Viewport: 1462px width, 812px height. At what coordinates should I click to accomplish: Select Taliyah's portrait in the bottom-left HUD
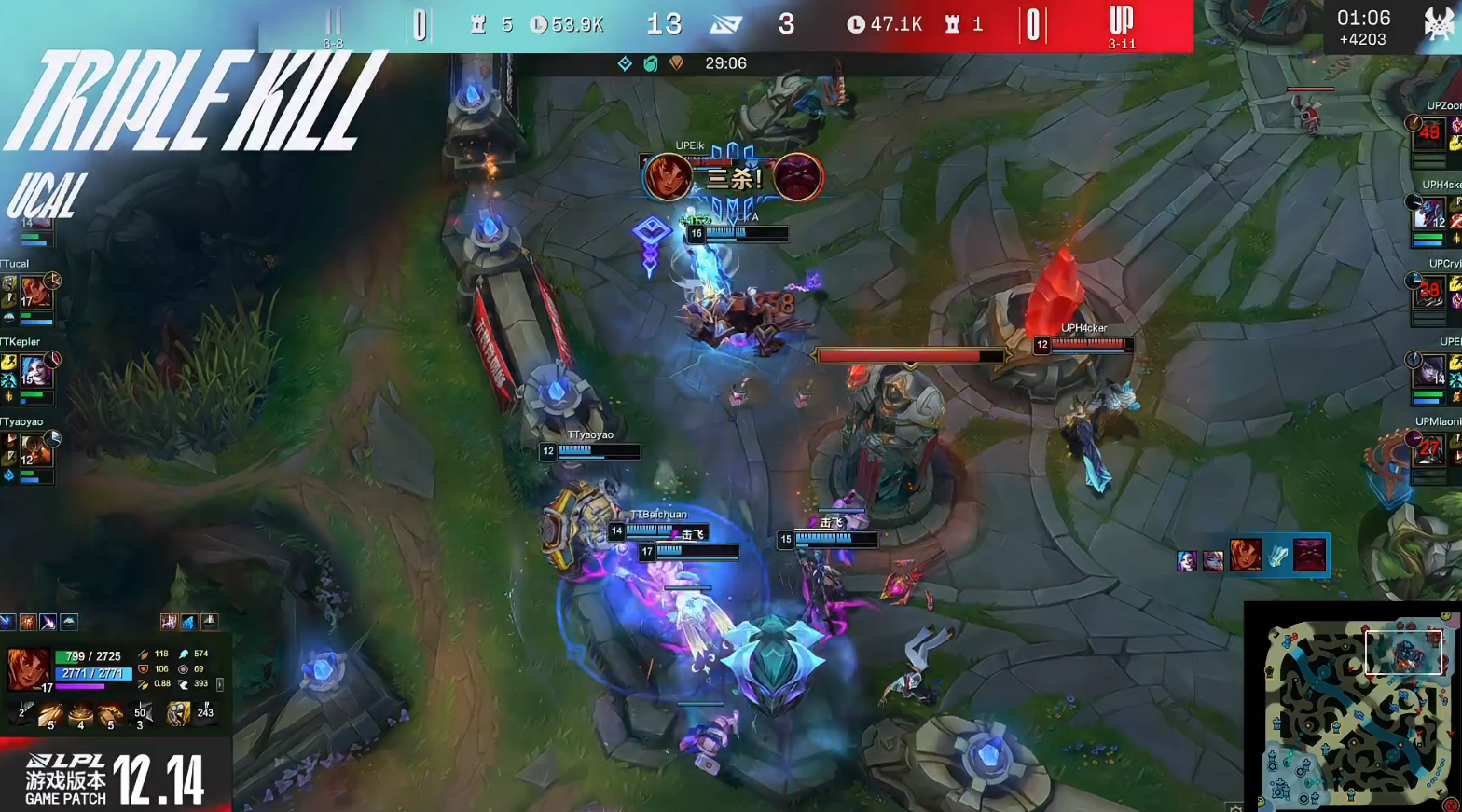(28, 668)
